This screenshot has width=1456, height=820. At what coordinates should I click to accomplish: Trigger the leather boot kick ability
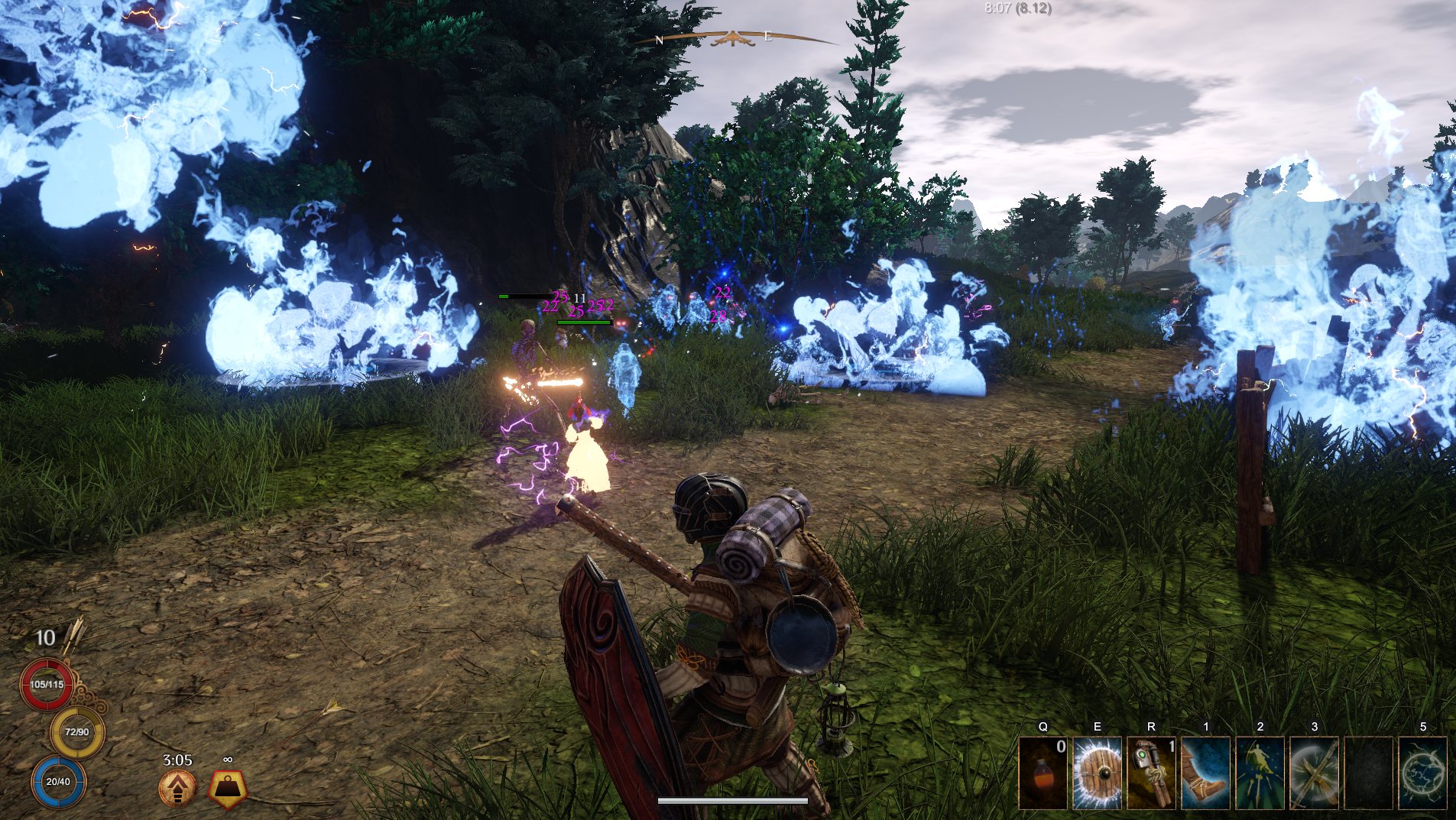point(1205,773)
